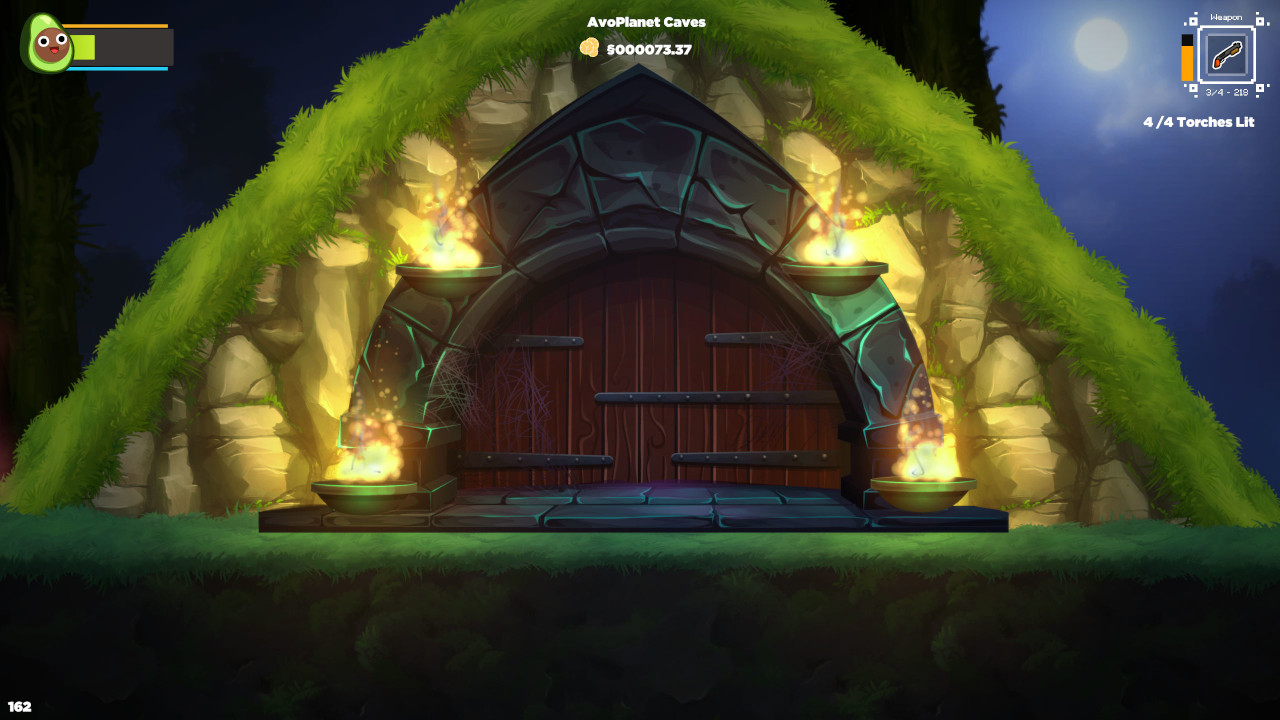This screenshot has height=720, width=1280.
Task: Click the green health bar fill
Action: 83,46
